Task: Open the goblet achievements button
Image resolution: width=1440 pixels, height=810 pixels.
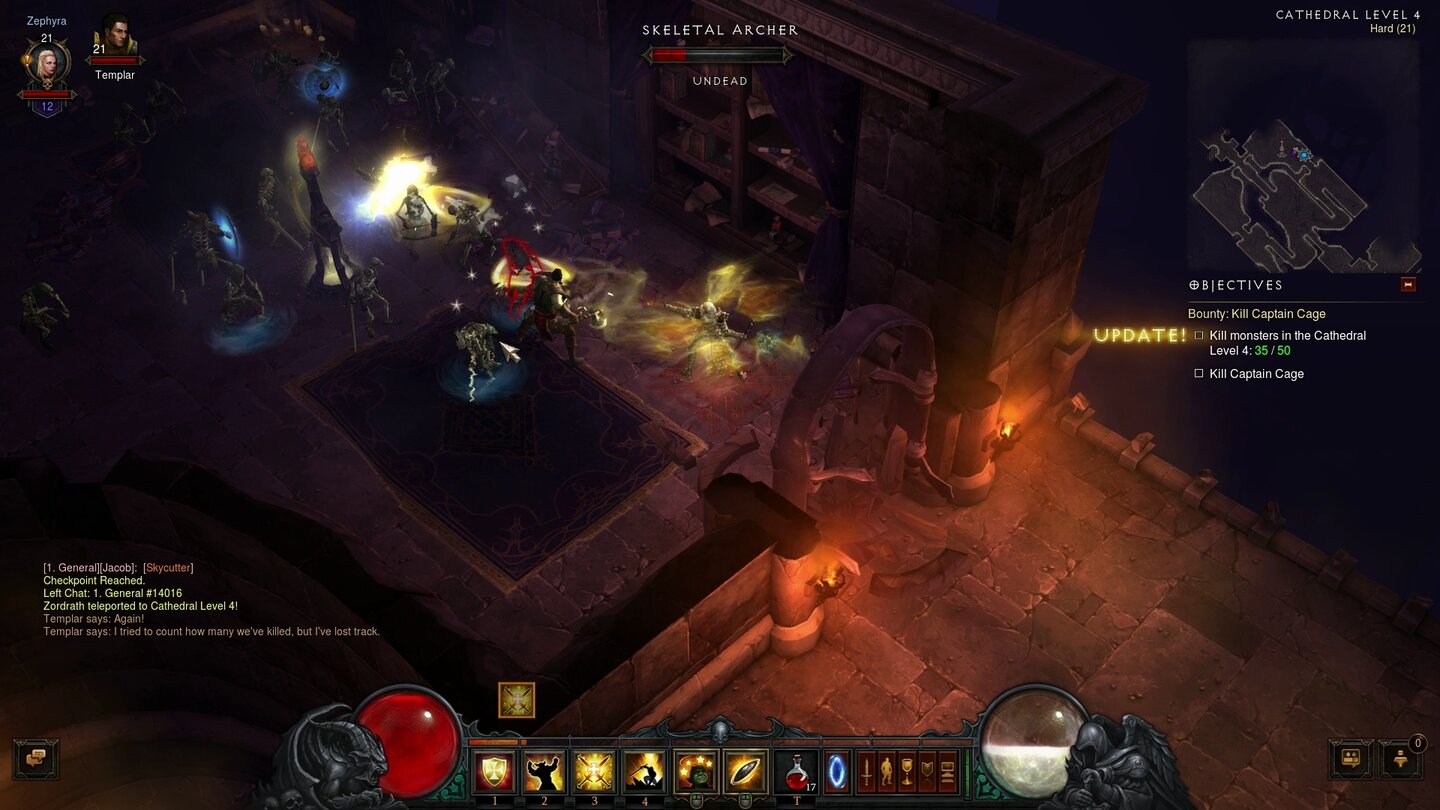Action: point(907,772)
